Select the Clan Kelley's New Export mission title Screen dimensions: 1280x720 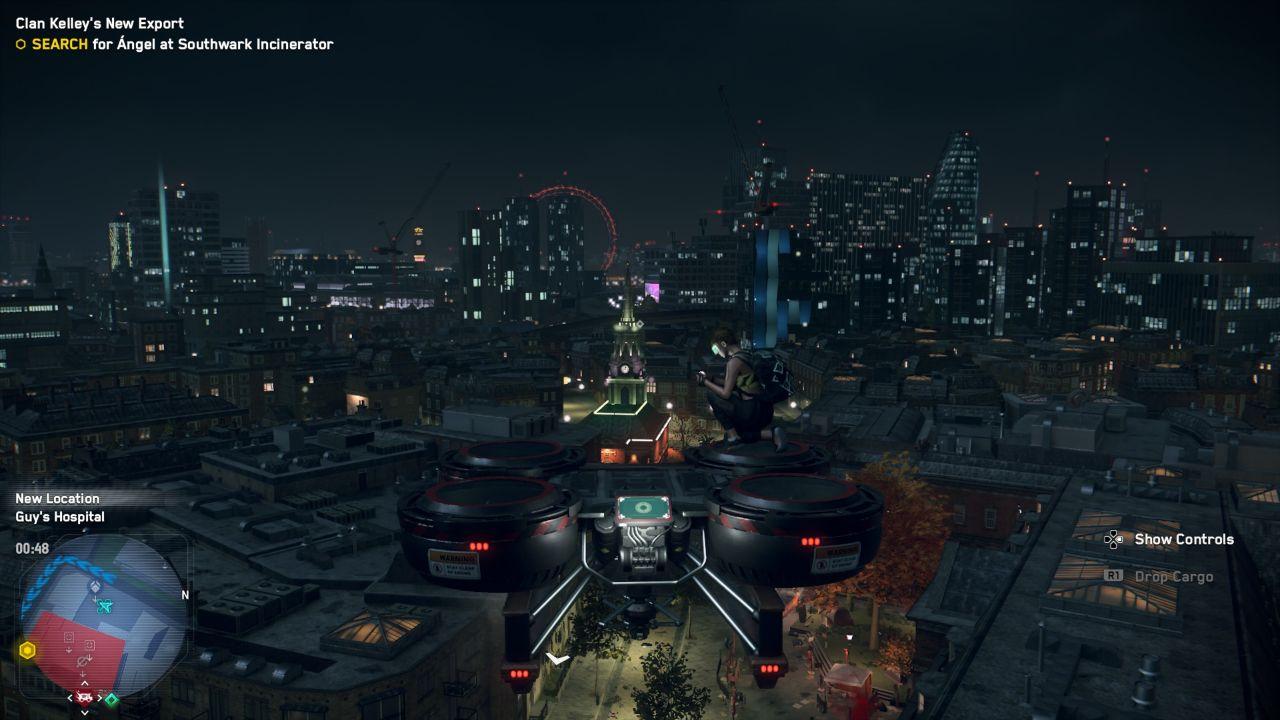pyautogui.click(x=100, y=23)
